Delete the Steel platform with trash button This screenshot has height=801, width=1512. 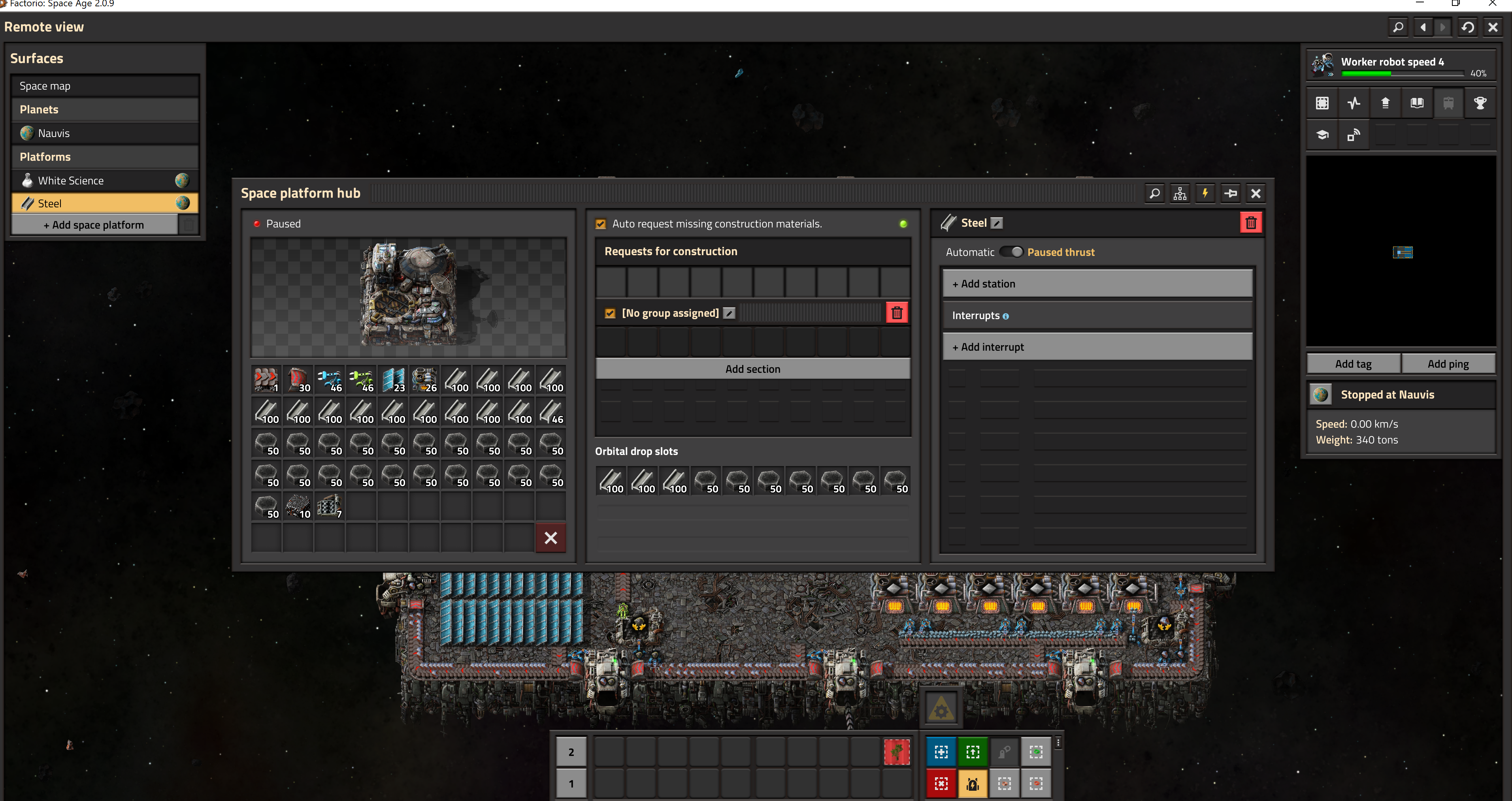pyautogui.click(x=1251, y=223)
